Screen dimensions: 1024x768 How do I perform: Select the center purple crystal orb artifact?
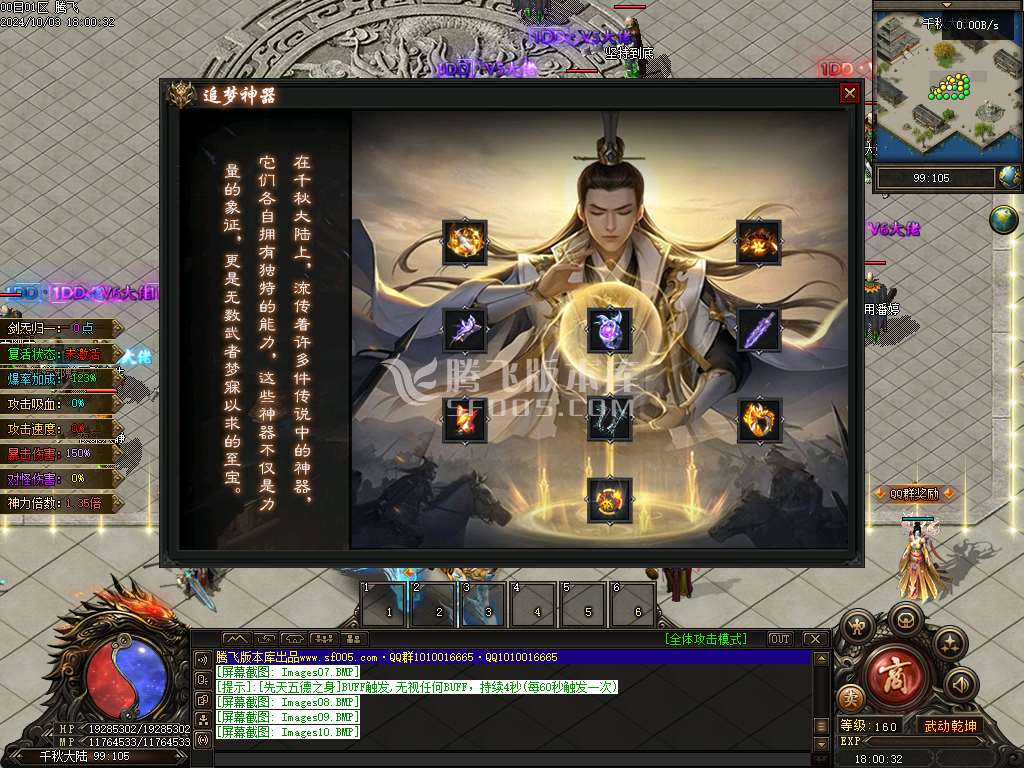coord(609,330)
